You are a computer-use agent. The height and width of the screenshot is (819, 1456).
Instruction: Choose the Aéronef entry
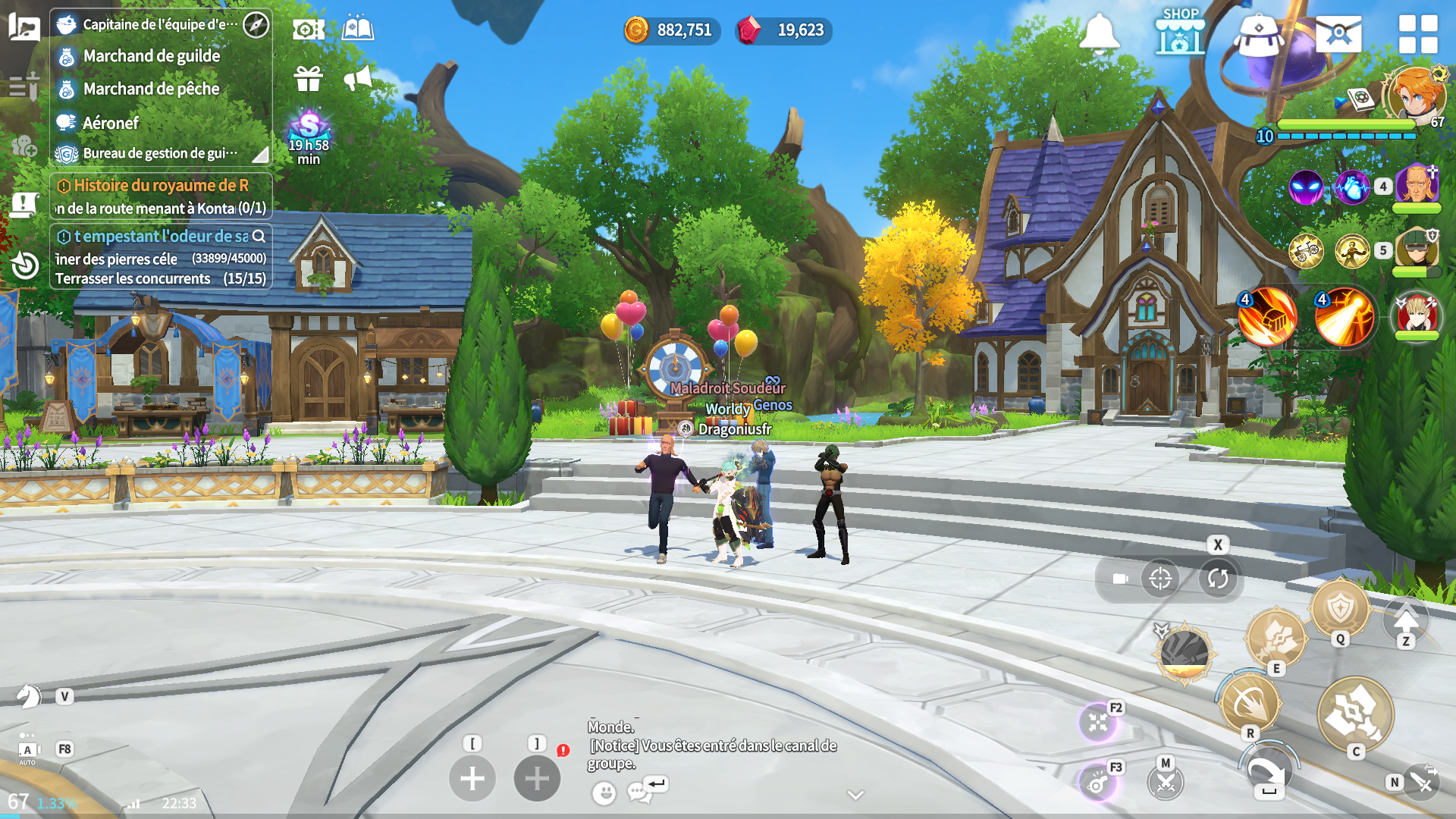pos(111,123)
